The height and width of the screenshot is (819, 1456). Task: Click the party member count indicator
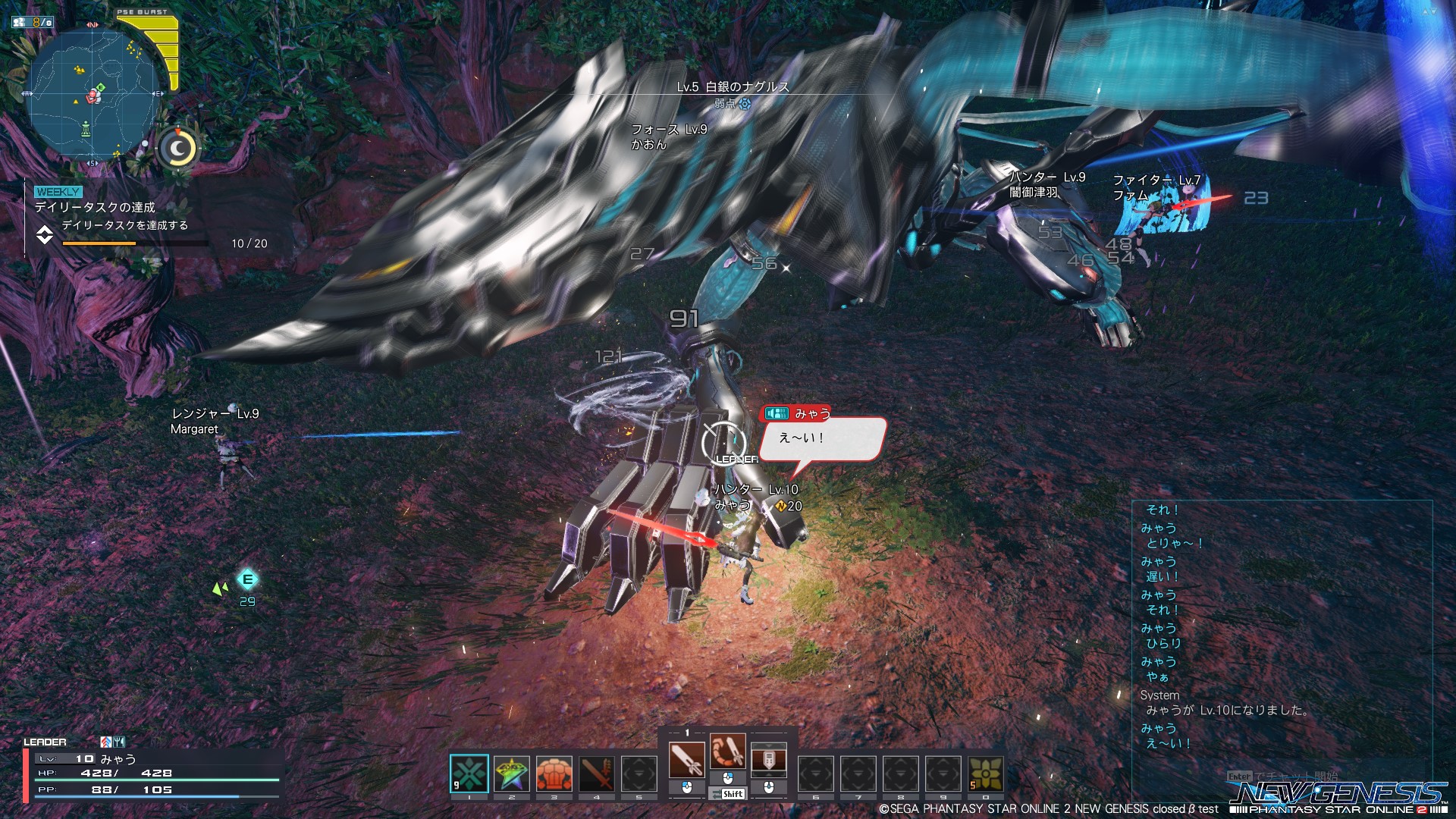(x=33, y=22)
